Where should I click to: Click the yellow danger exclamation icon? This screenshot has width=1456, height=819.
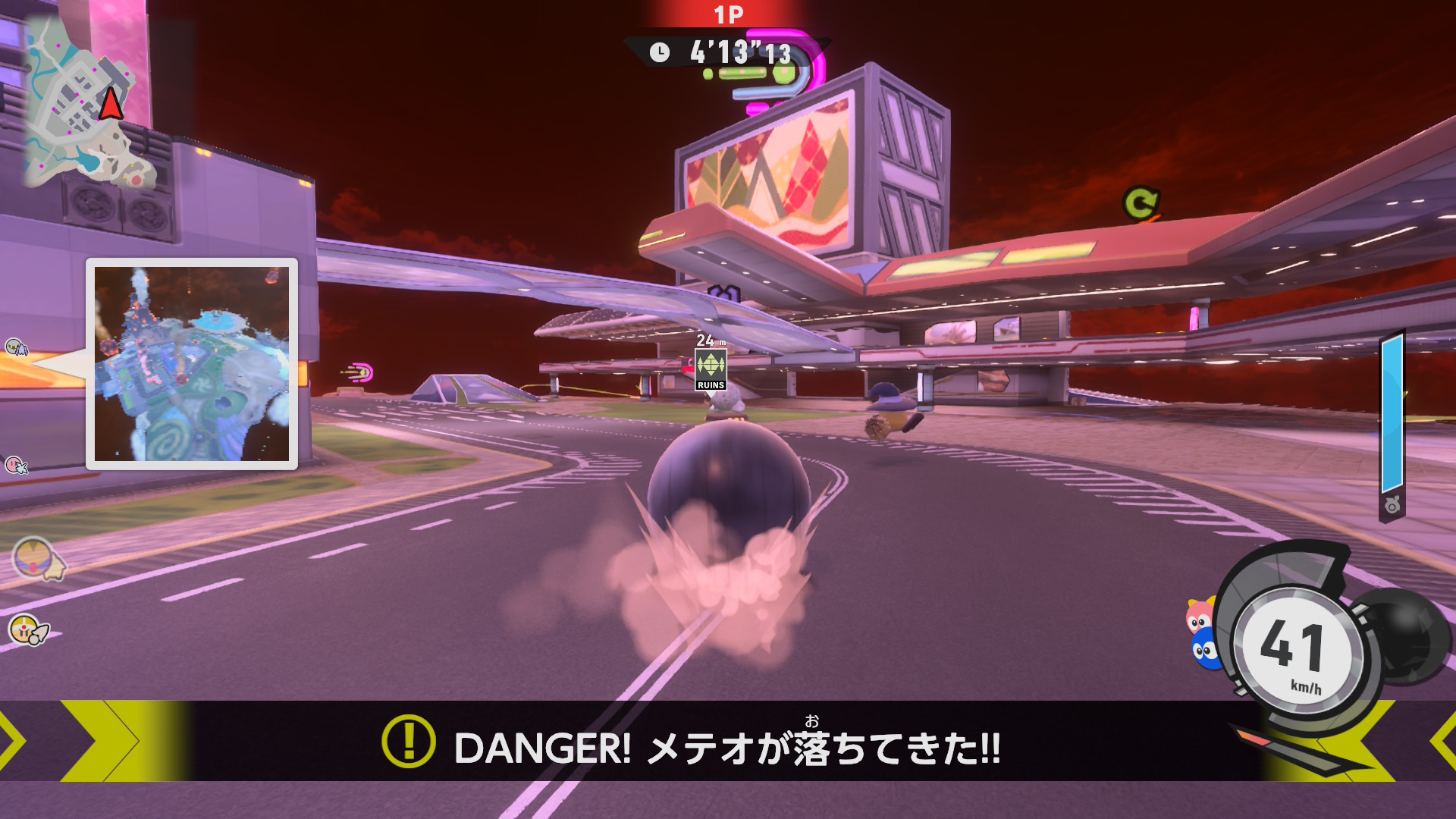tap(408, 742)
